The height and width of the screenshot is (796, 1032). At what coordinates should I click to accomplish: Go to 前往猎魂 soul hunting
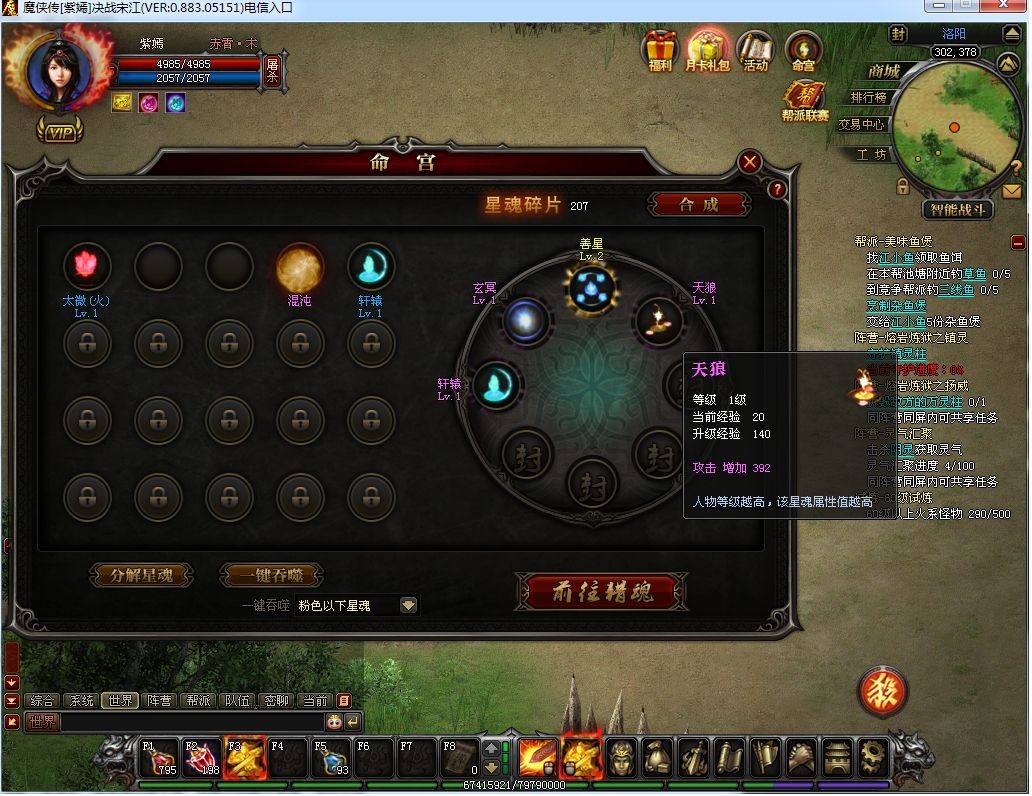pos(602,592)
